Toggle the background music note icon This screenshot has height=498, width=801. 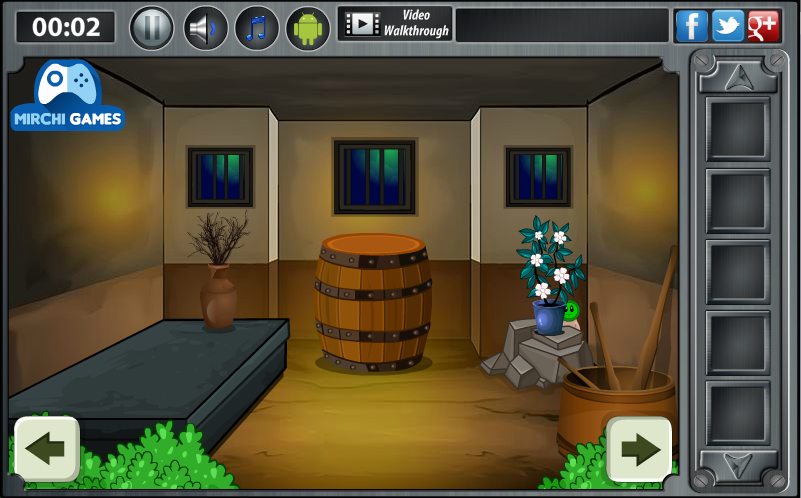(257, 27)
